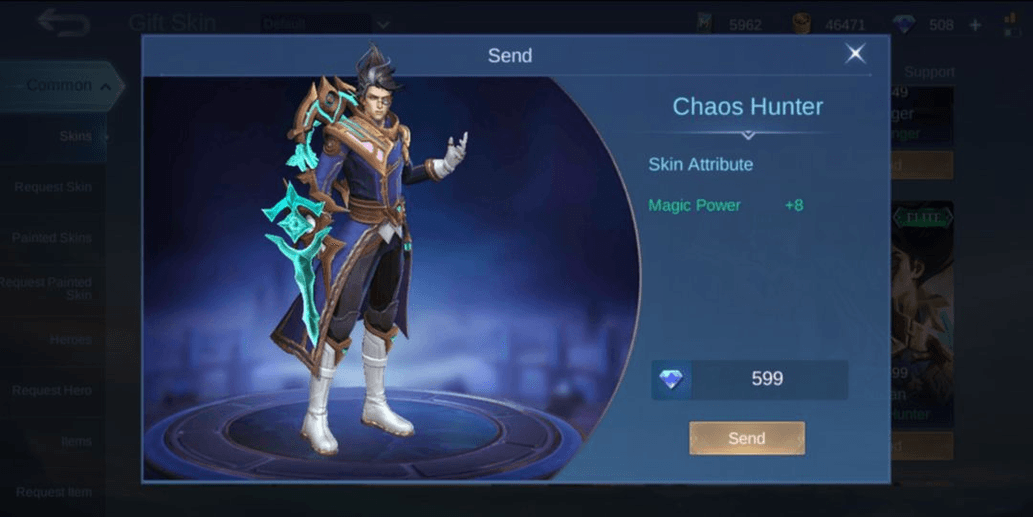Open Request Painted Skin section
The image size is (1033, 517).
[50, 288]
